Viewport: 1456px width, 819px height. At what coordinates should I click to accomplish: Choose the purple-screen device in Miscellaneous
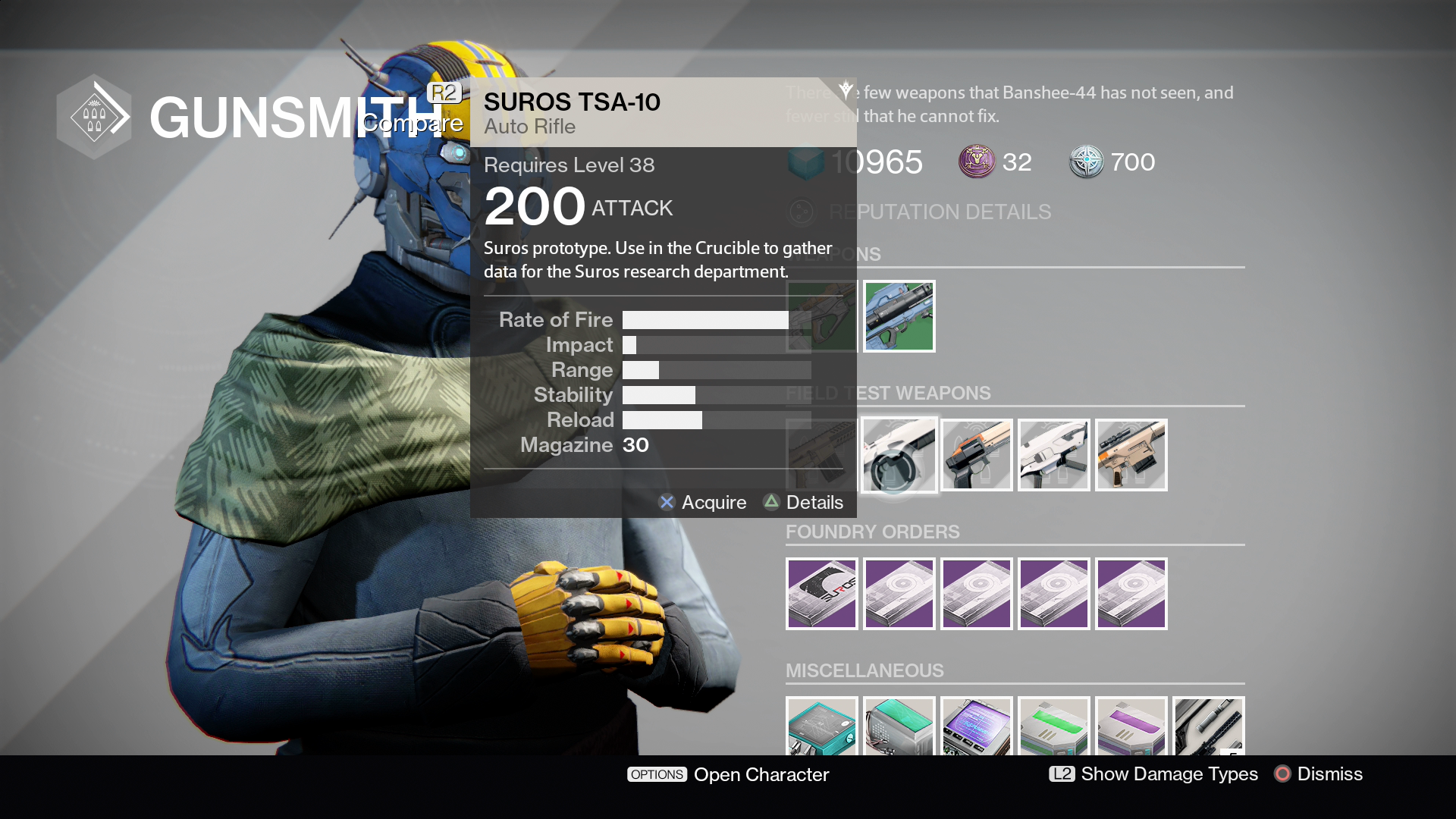(976, 726)
